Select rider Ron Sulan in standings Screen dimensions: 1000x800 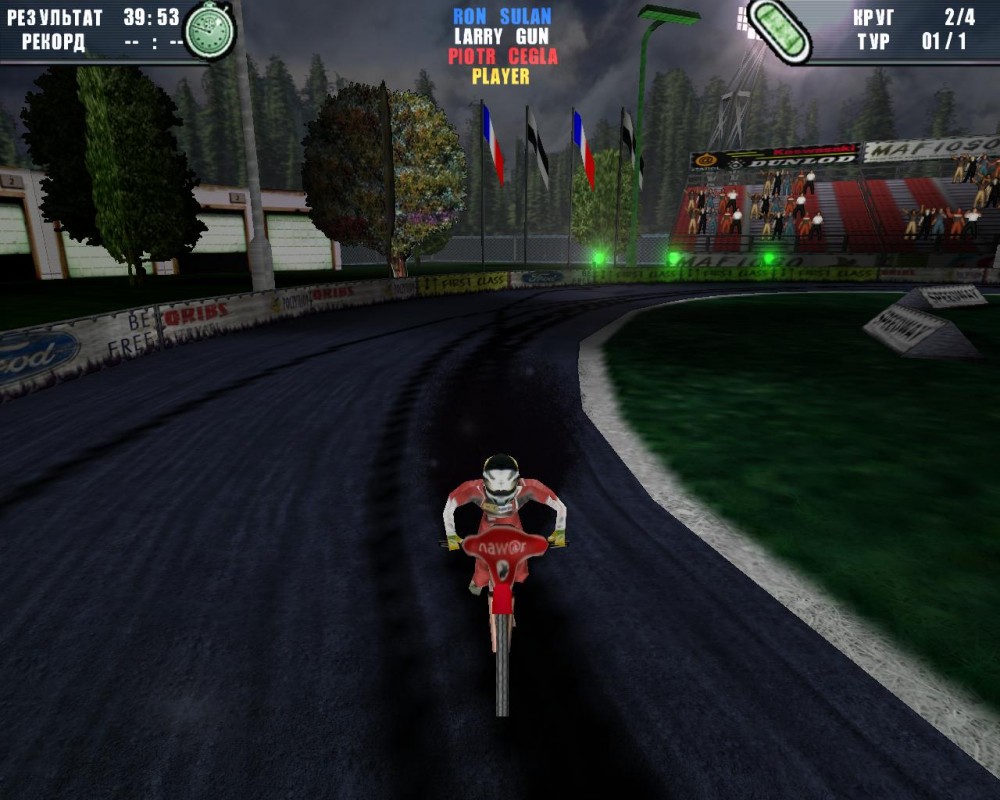pyautogui.click(x=501, y=16)
